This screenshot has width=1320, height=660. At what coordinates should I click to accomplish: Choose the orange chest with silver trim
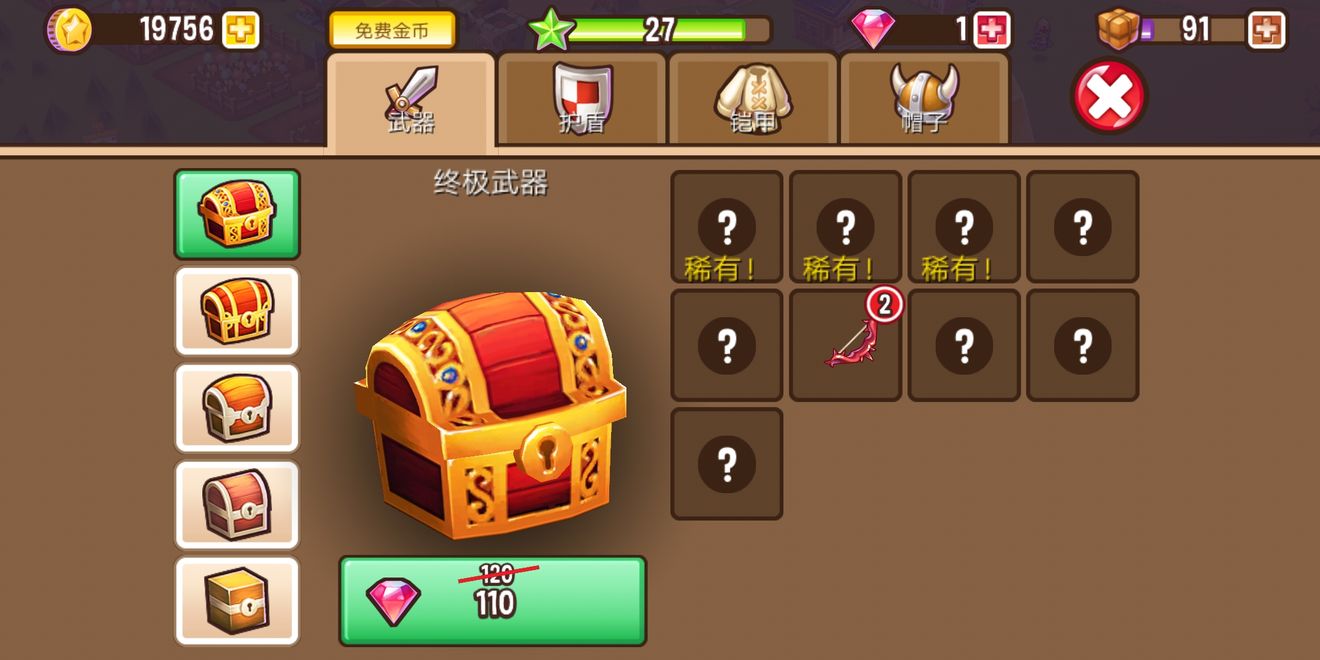coord(237,408)
